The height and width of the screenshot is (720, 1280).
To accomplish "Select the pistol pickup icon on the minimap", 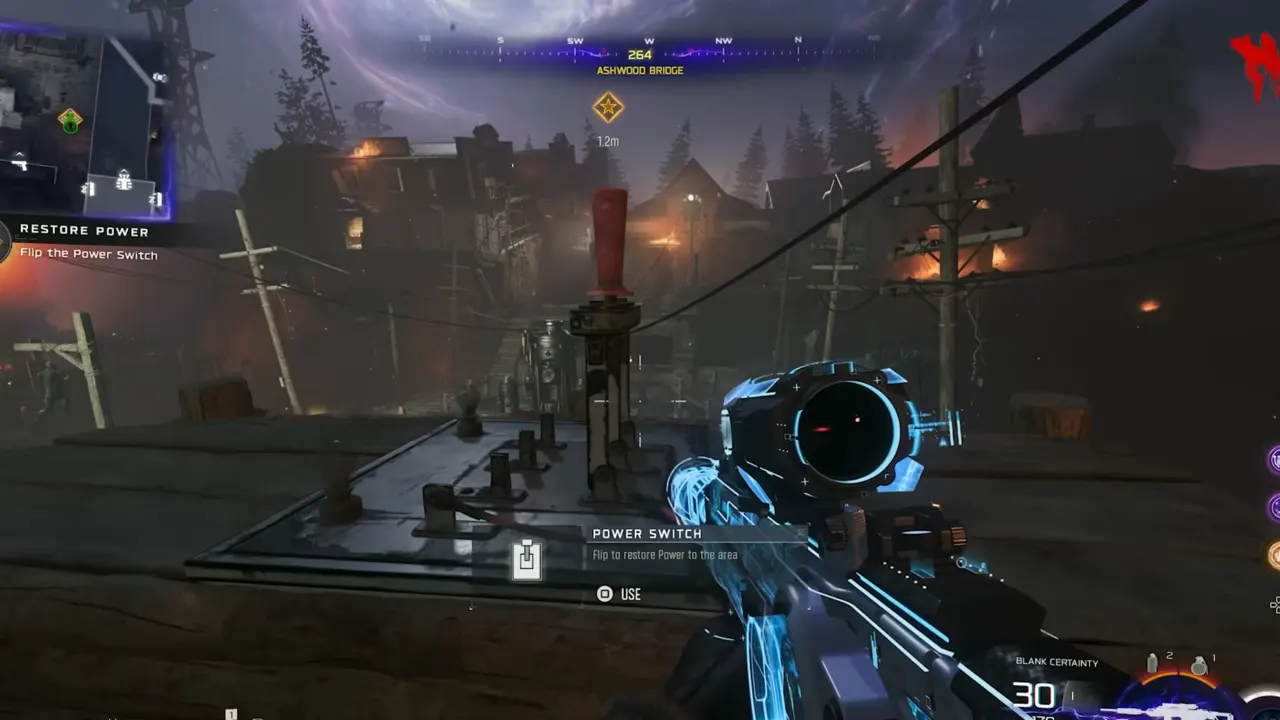I will tap(20, 166).
